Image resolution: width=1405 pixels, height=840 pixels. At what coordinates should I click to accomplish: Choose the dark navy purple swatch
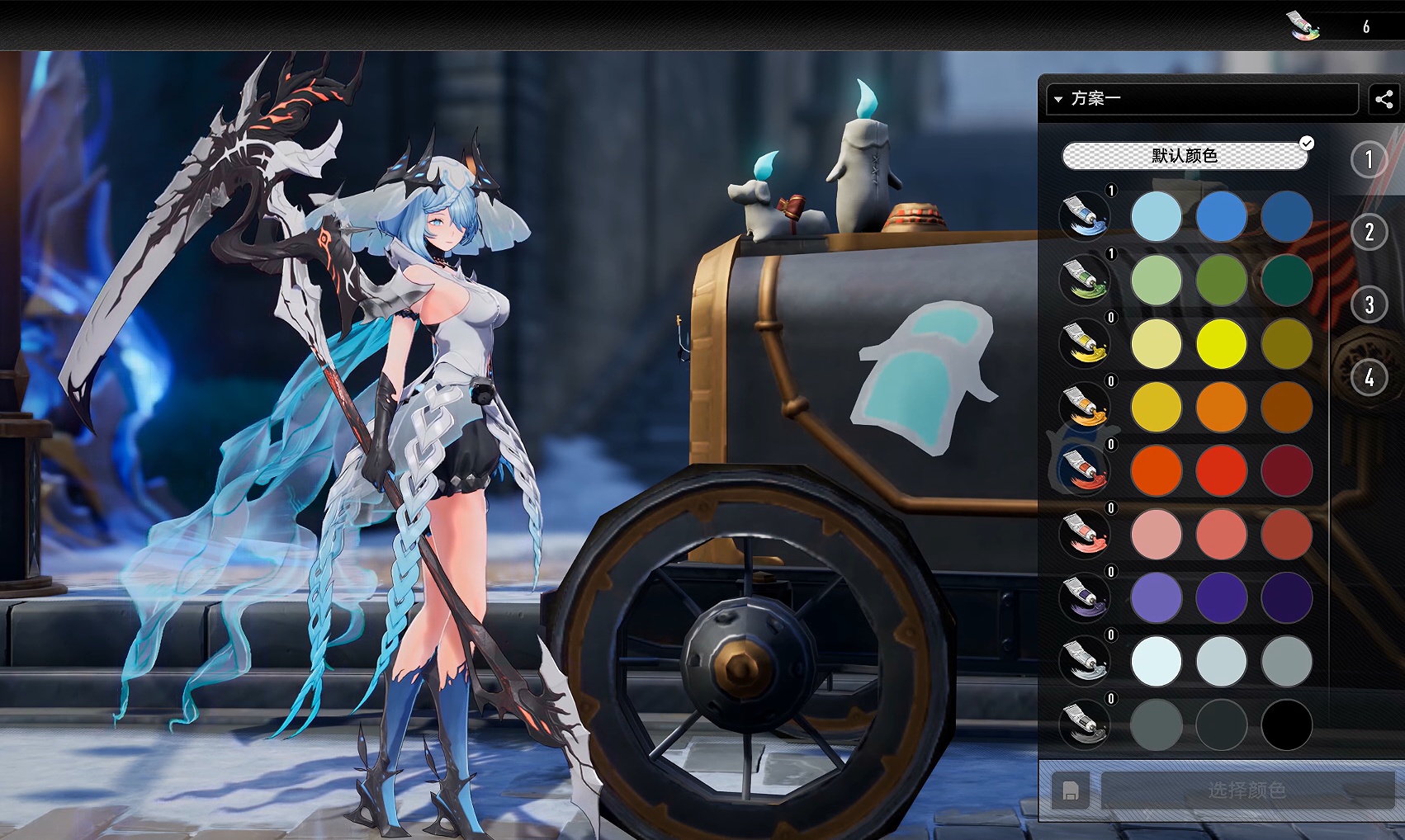pos(1286,597)
